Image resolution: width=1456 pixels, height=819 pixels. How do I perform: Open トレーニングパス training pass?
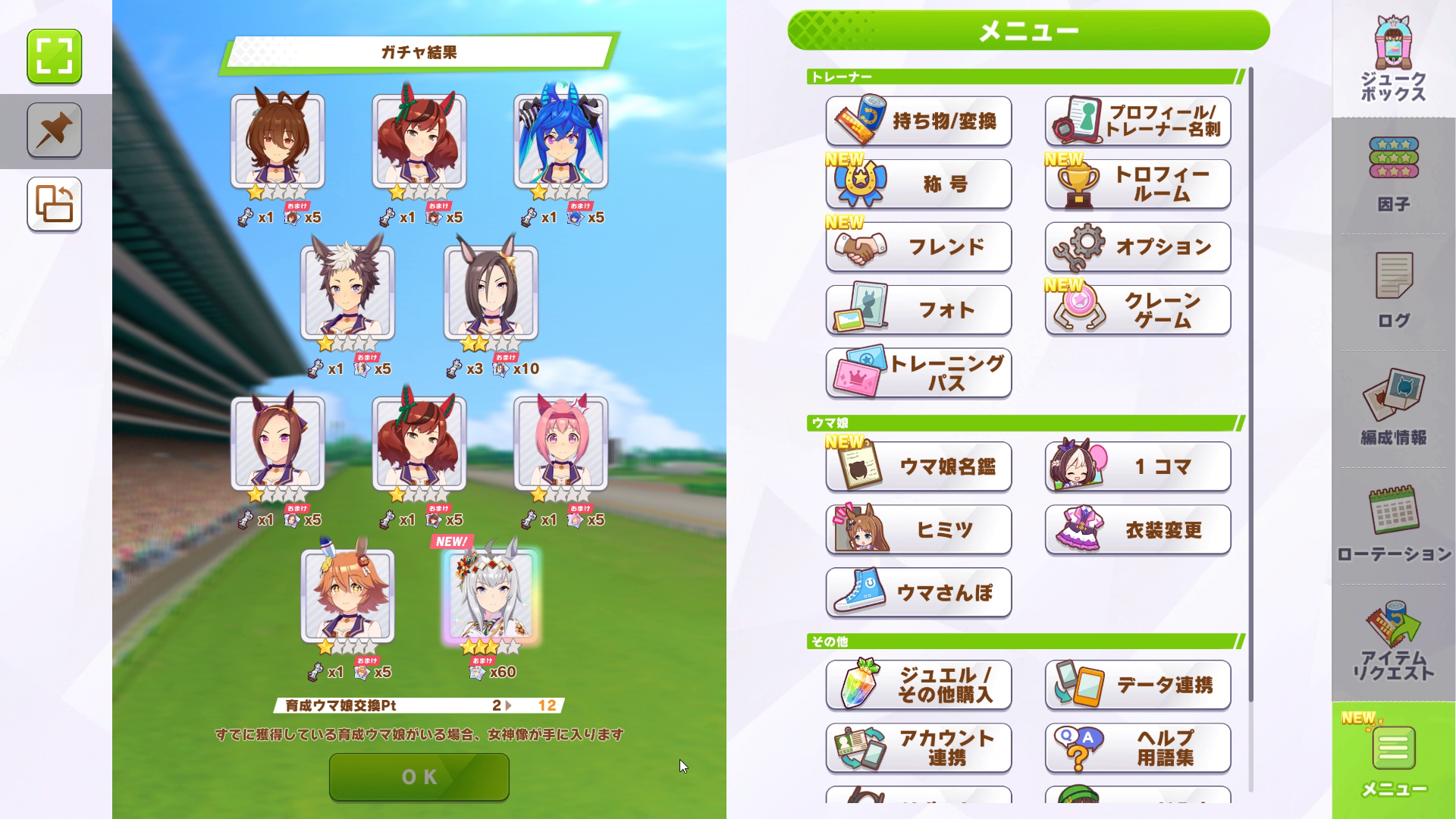point(918,373)
